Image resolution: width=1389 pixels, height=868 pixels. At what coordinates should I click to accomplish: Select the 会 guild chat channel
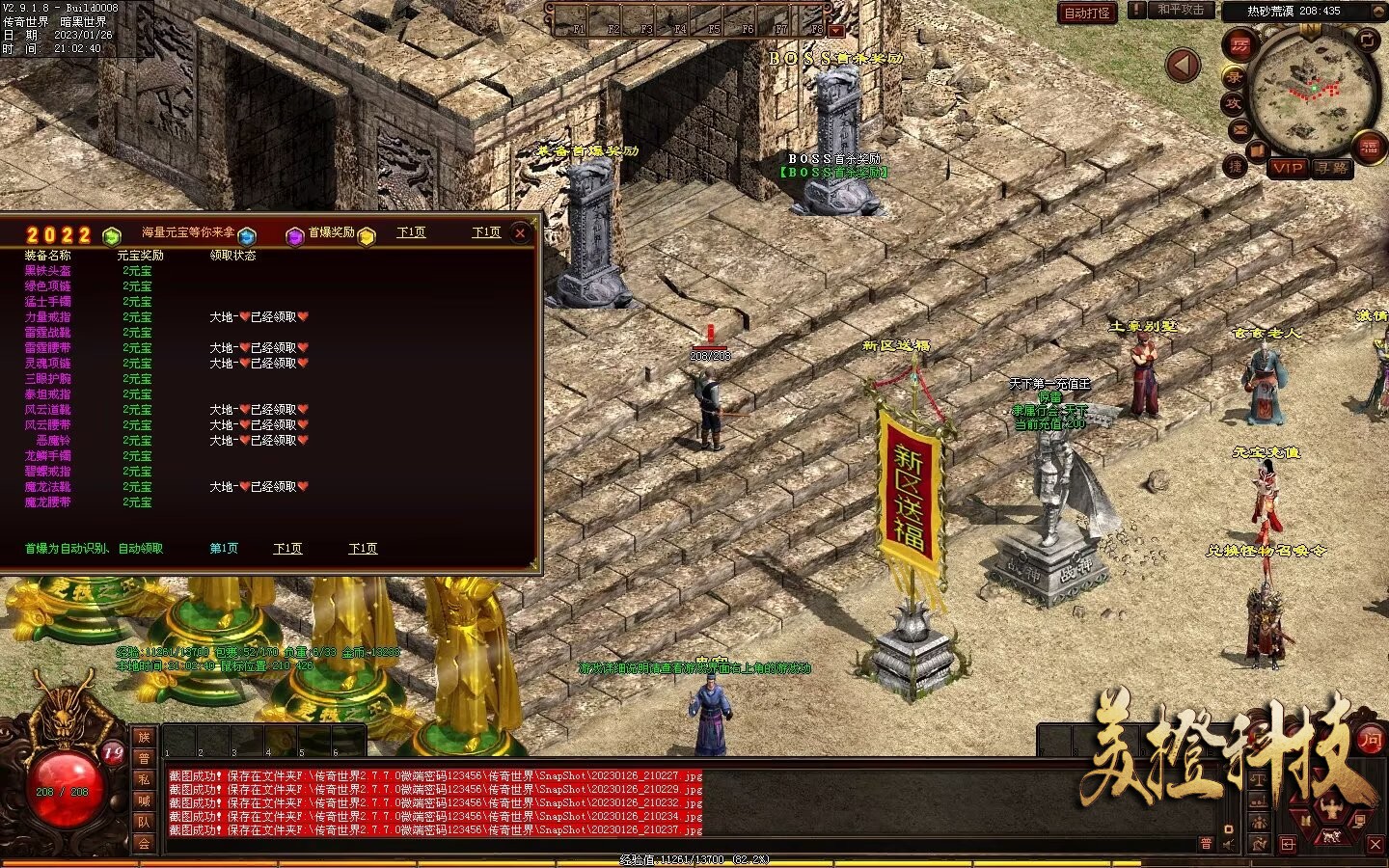point(144,843)
